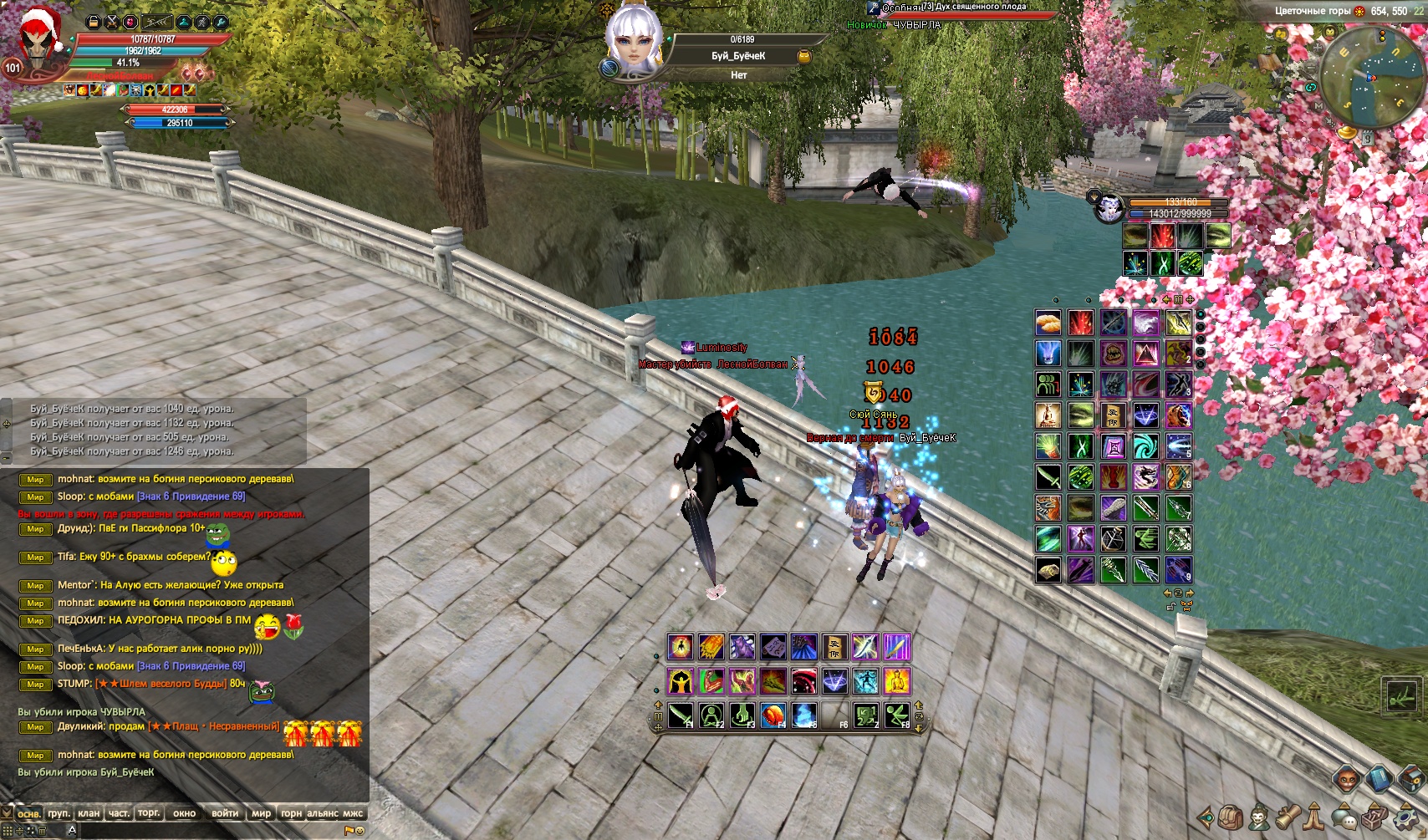Click the orange cat face icon
Image resolution: width=1428 pixels, height=840 pixels.
1345,779
